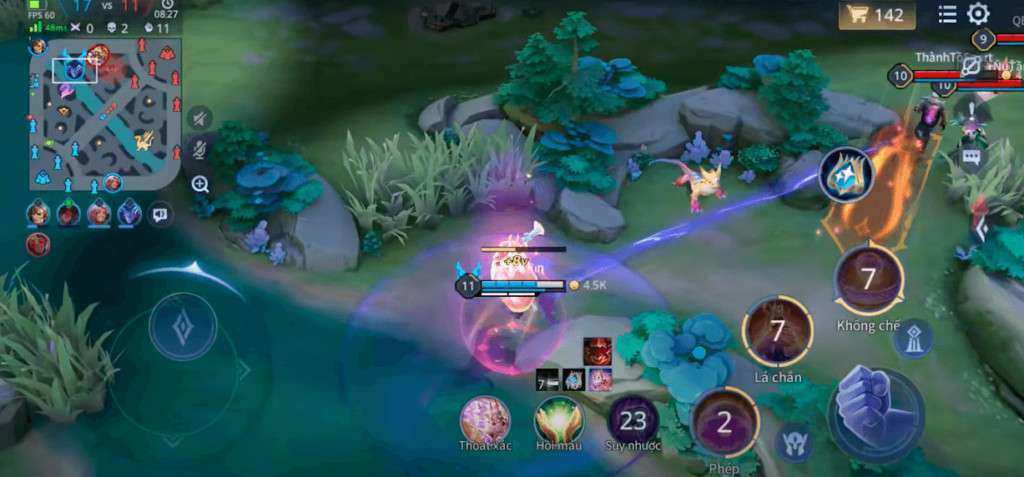The width and height of the screenshot is (1024, 477).
Task: Toggle the muted speaker icon
Action: pos(200,118)
